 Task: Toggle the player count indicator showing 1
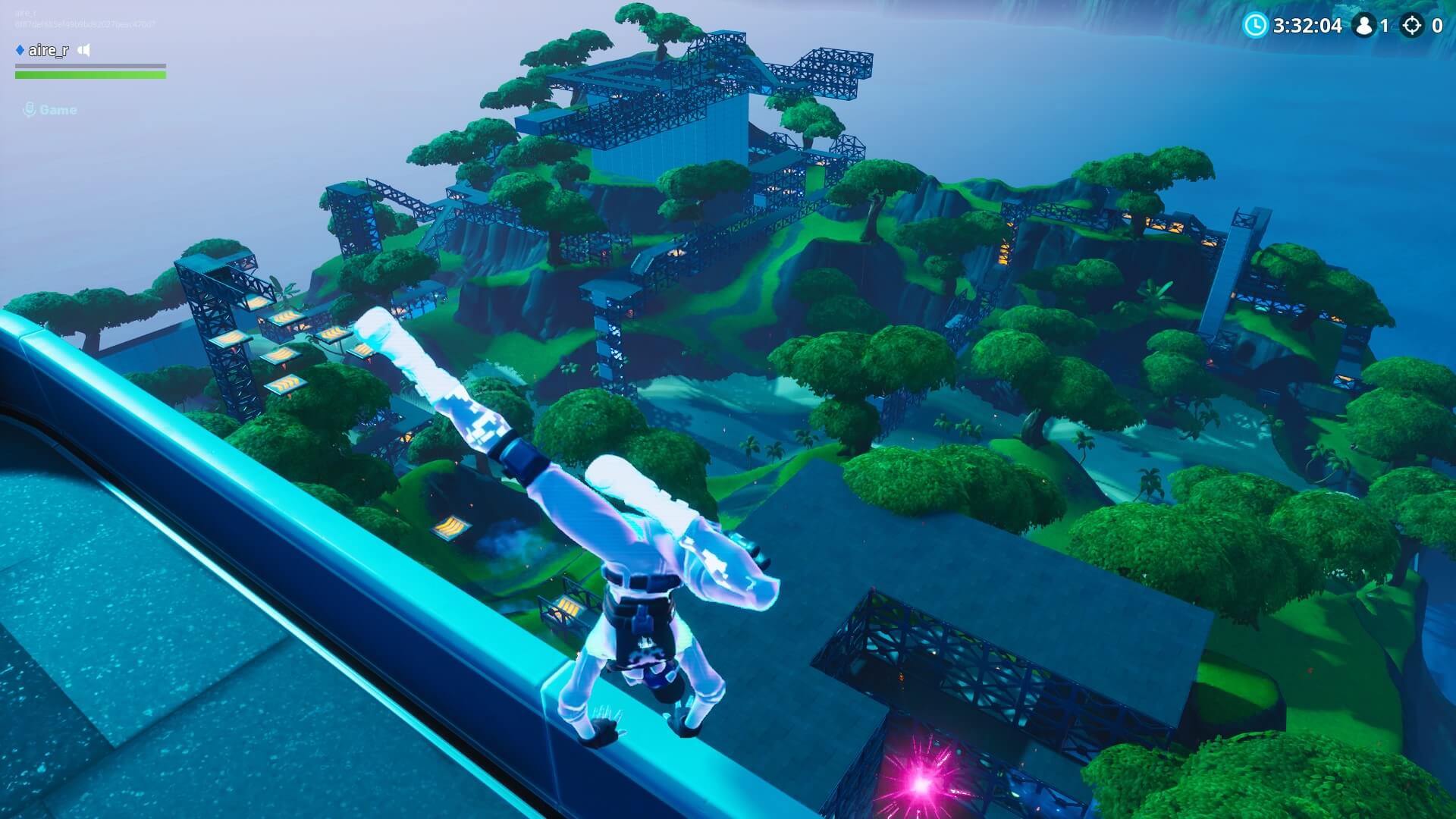tap(1385, 25)
